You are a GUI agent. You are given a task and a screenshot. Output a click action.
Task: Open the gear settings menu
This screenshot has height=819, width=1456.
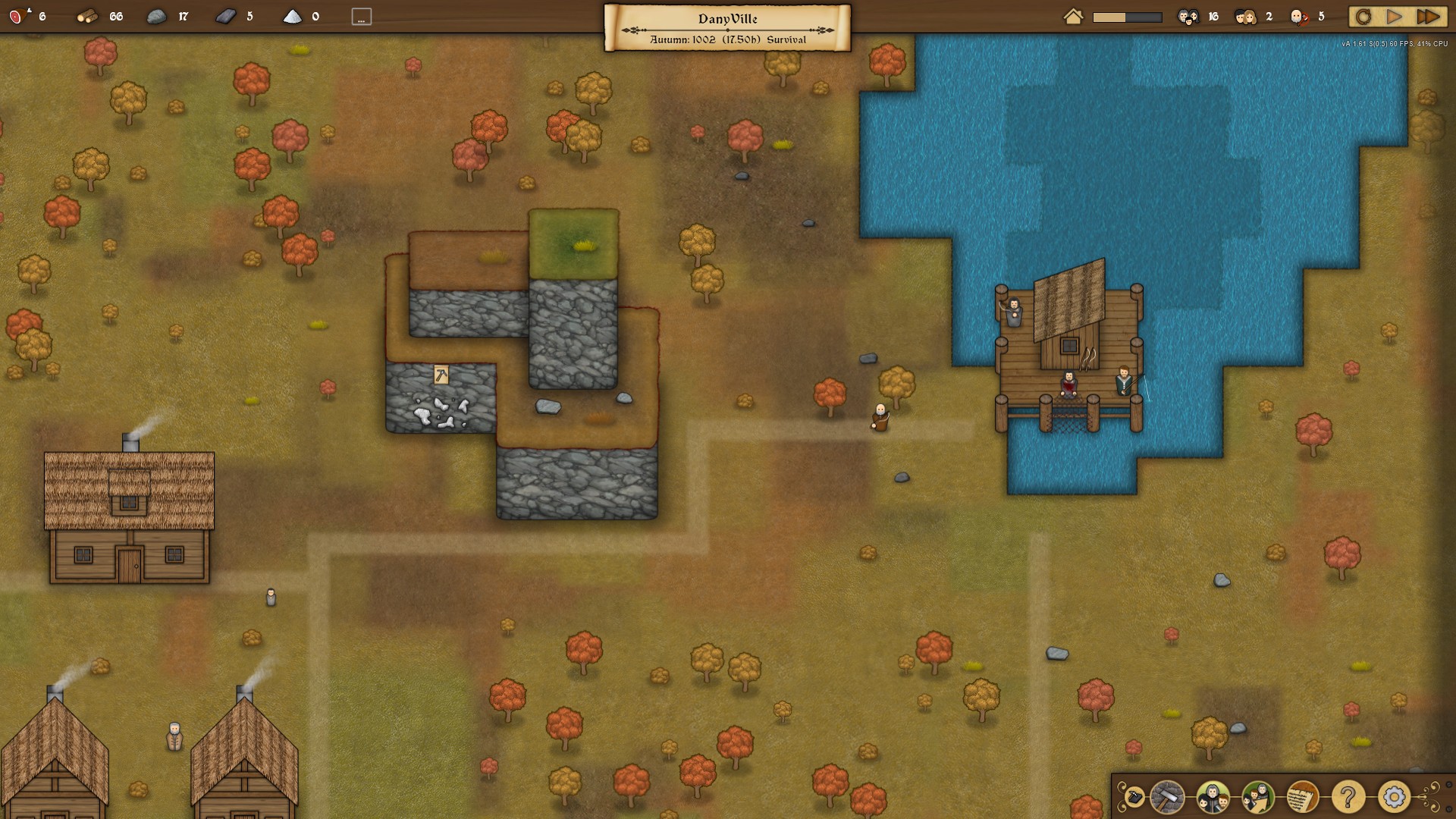(x=1394, y=797)
